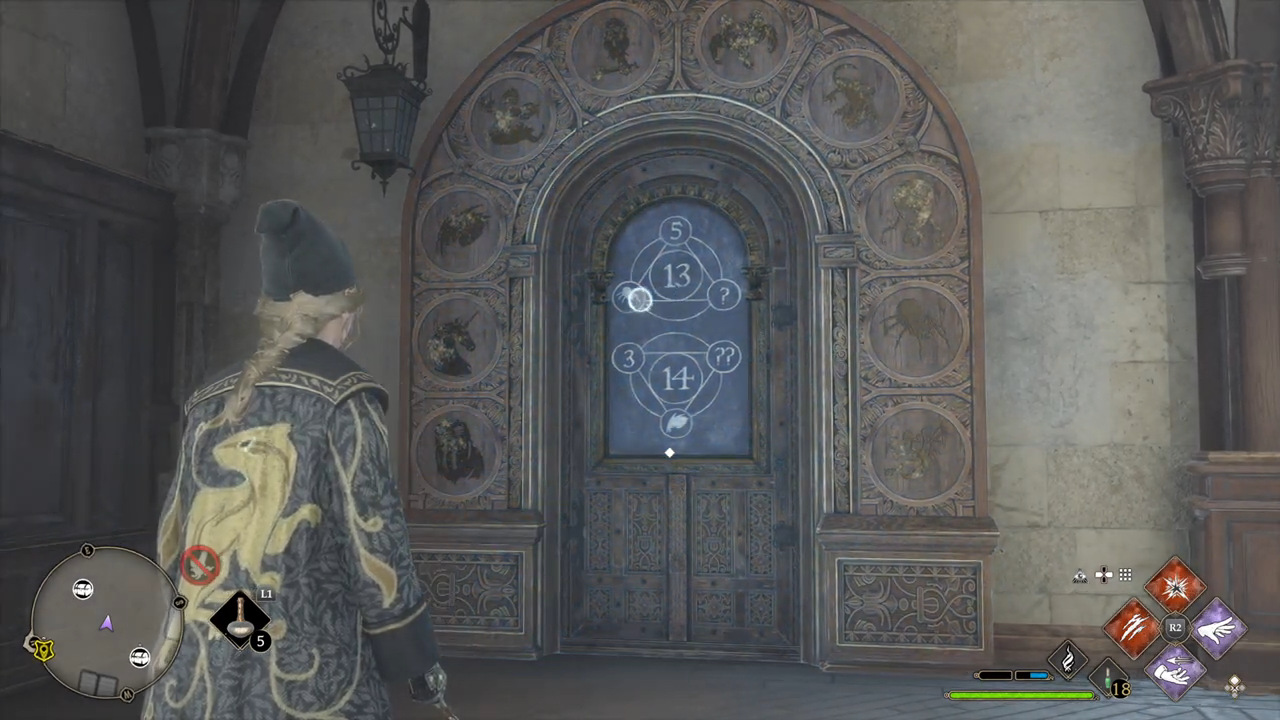This screenshot has width=1280, height=720.
Task: Click the purple player arrow on the minimap
Action: pyautogui.click(x=106, y=624)
